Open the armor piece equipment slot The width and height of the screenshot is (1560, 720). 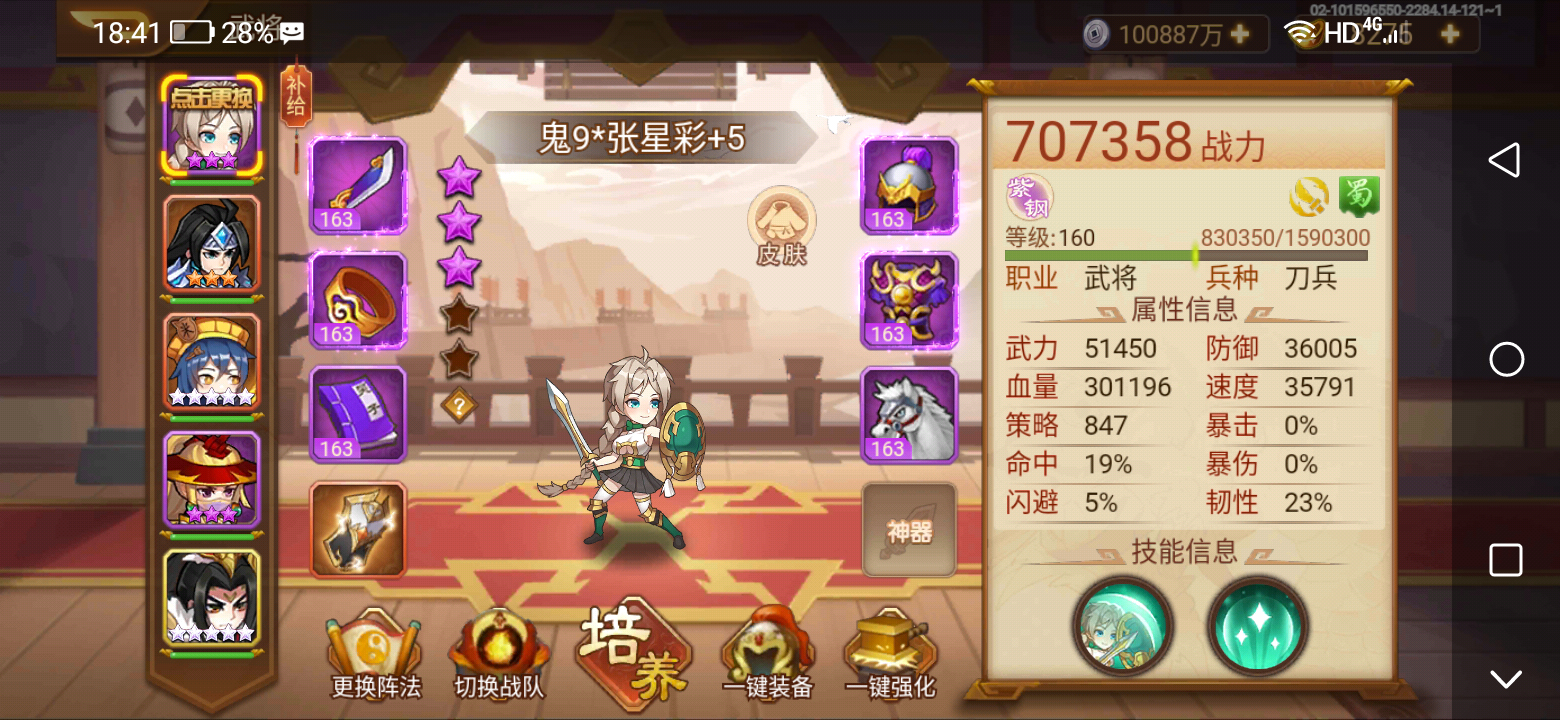pos(908,300)
